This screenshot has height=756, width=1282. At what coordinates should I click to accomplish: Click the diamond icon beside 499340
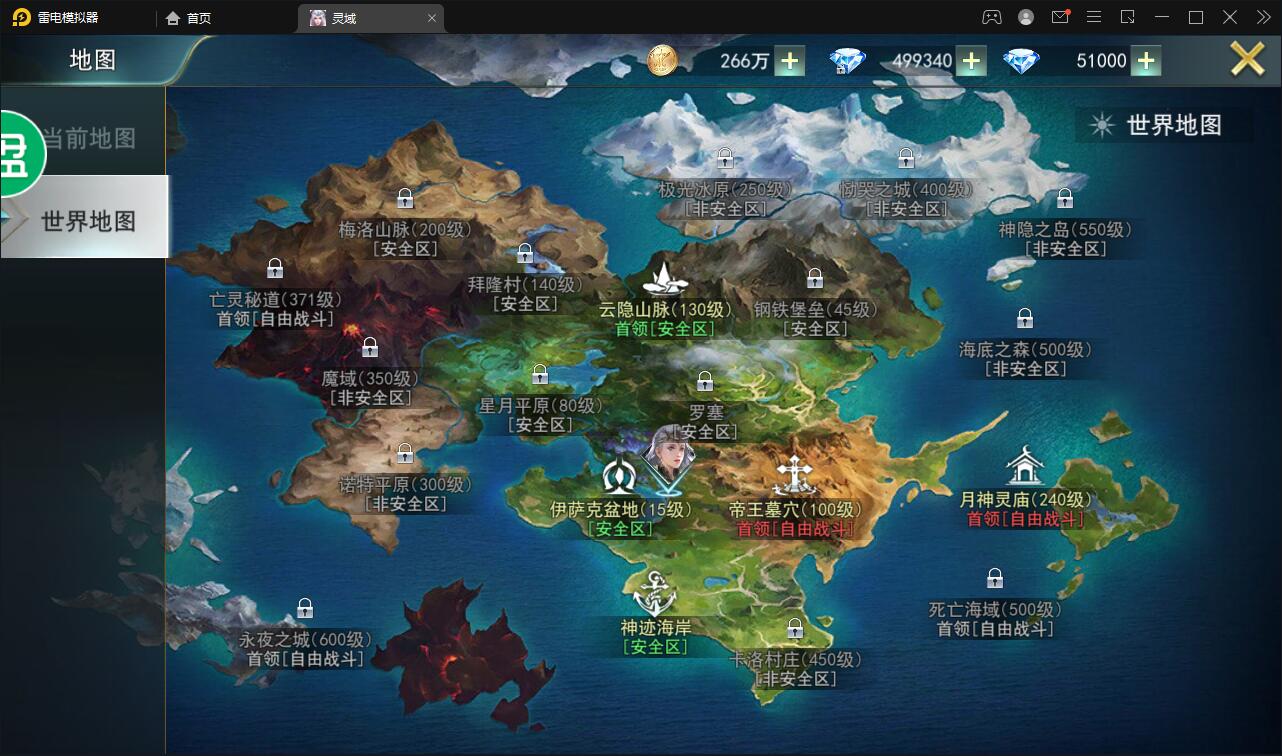[846, 60]
